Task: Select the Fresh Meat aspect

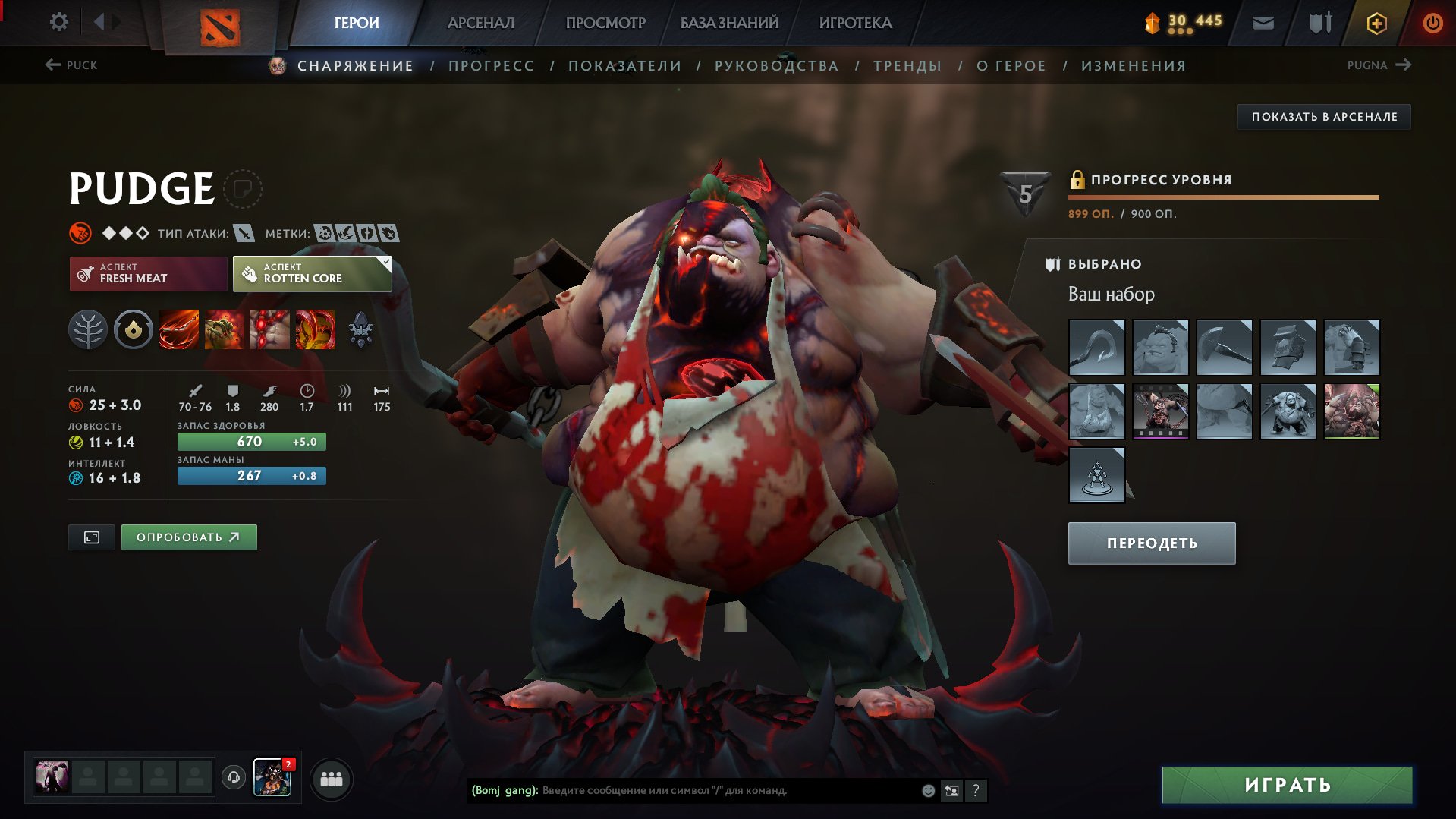Action: [x=149, y=273]
